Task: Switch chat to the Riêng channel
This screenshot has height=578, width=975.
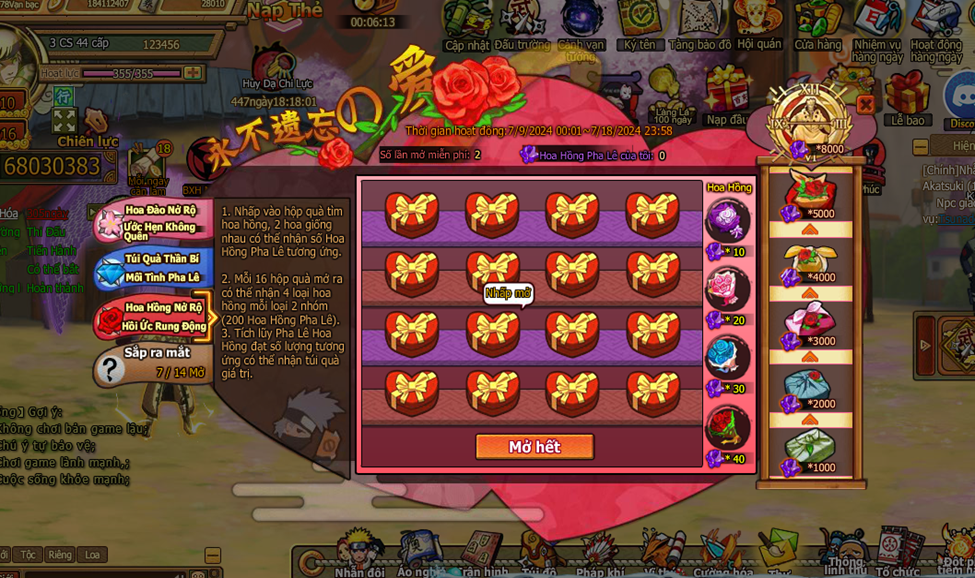Action: click(x=60, y=555)
